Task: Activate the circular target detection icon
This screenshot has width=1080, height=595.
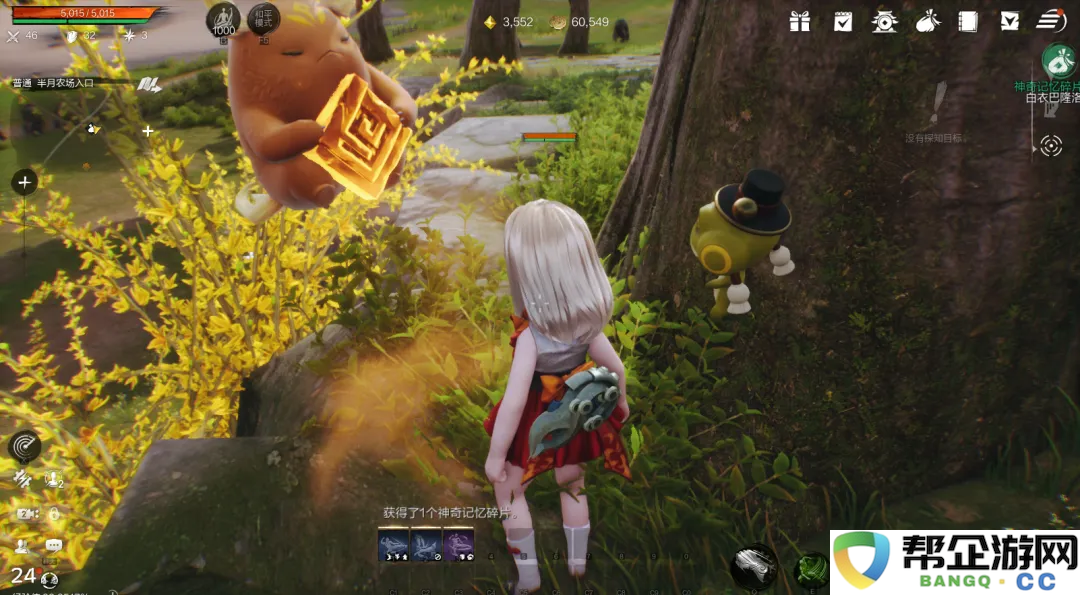Action: coord(1050,146)
